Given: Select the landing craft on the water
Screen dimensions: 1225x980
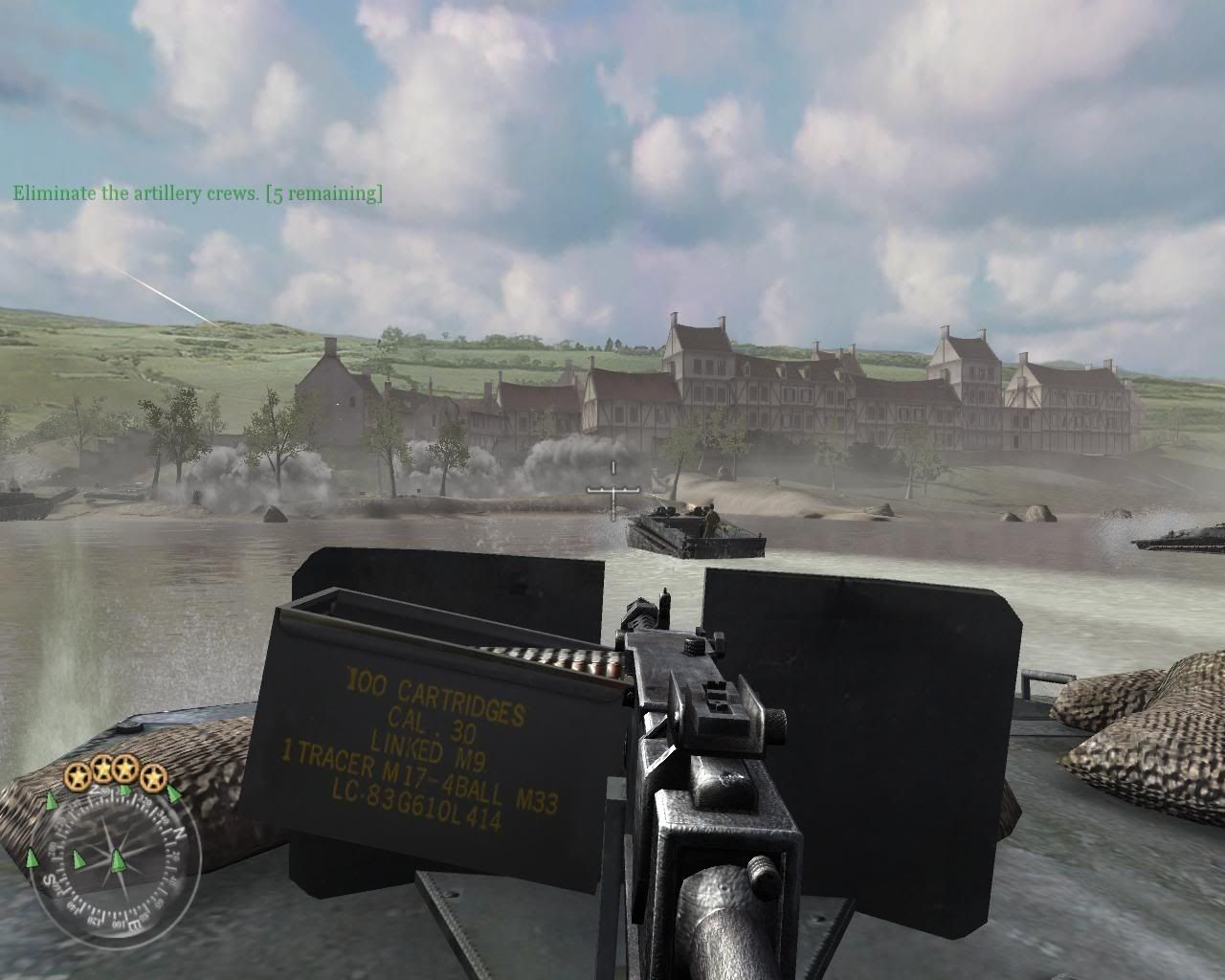Looking at the screenshot, I should [x=691, y=533].
